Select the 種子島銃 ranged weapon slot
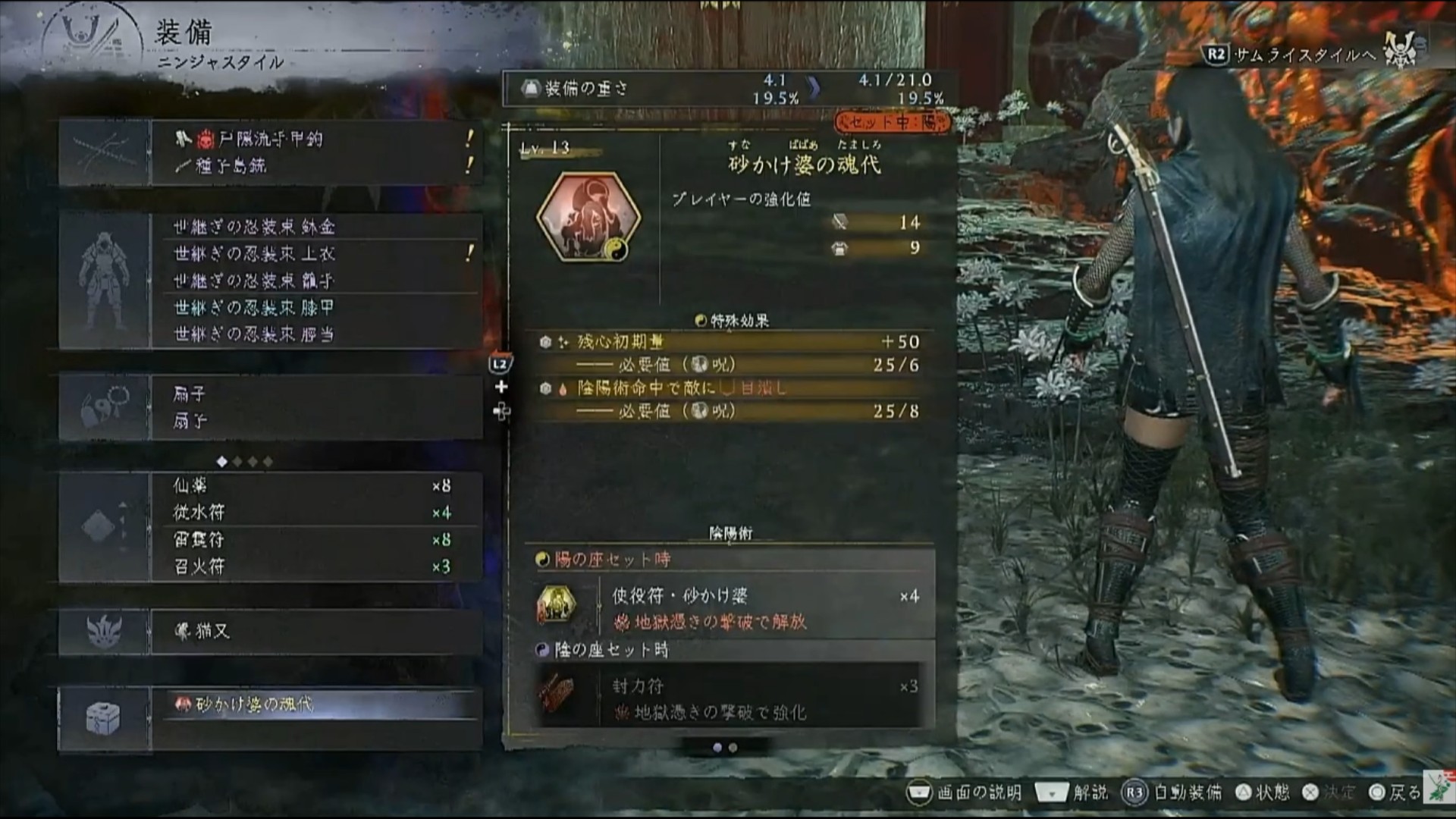The width and height of the screenshot is (1456, 819). (231, 166)
